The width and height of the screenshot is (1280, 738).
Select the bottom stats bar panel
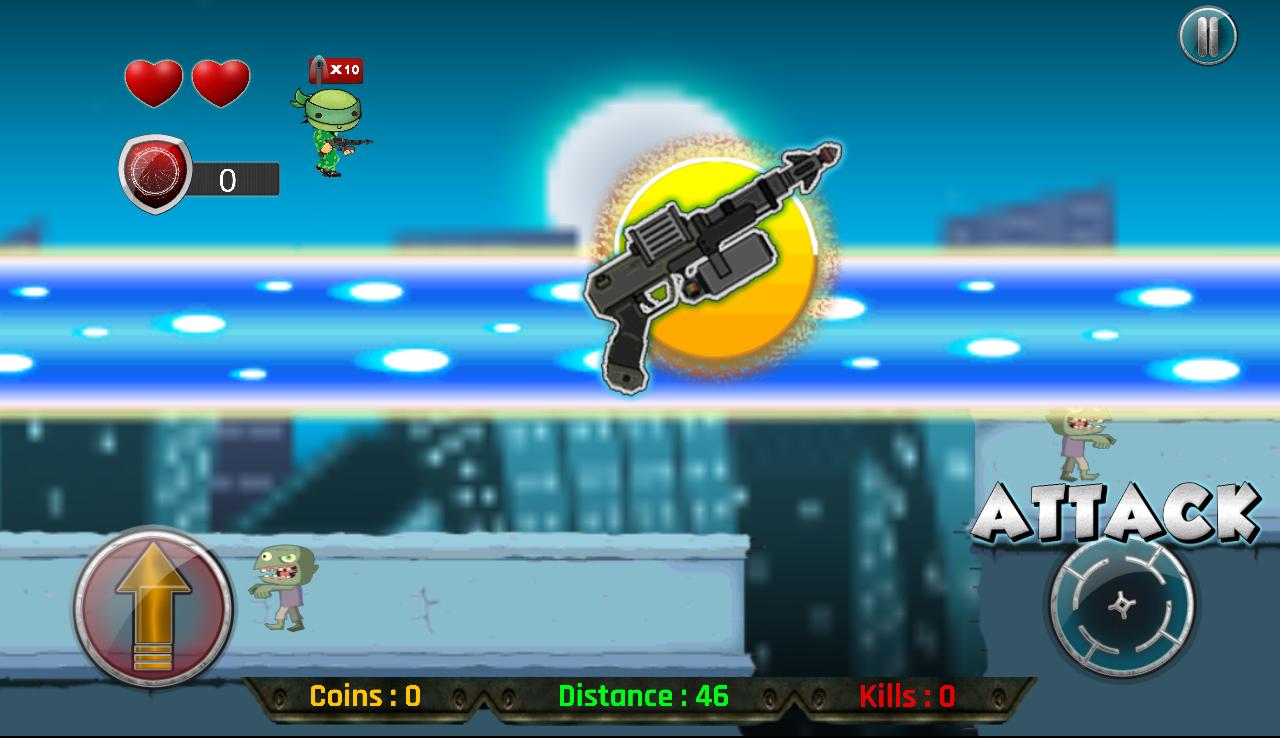[x=640, y=697]
